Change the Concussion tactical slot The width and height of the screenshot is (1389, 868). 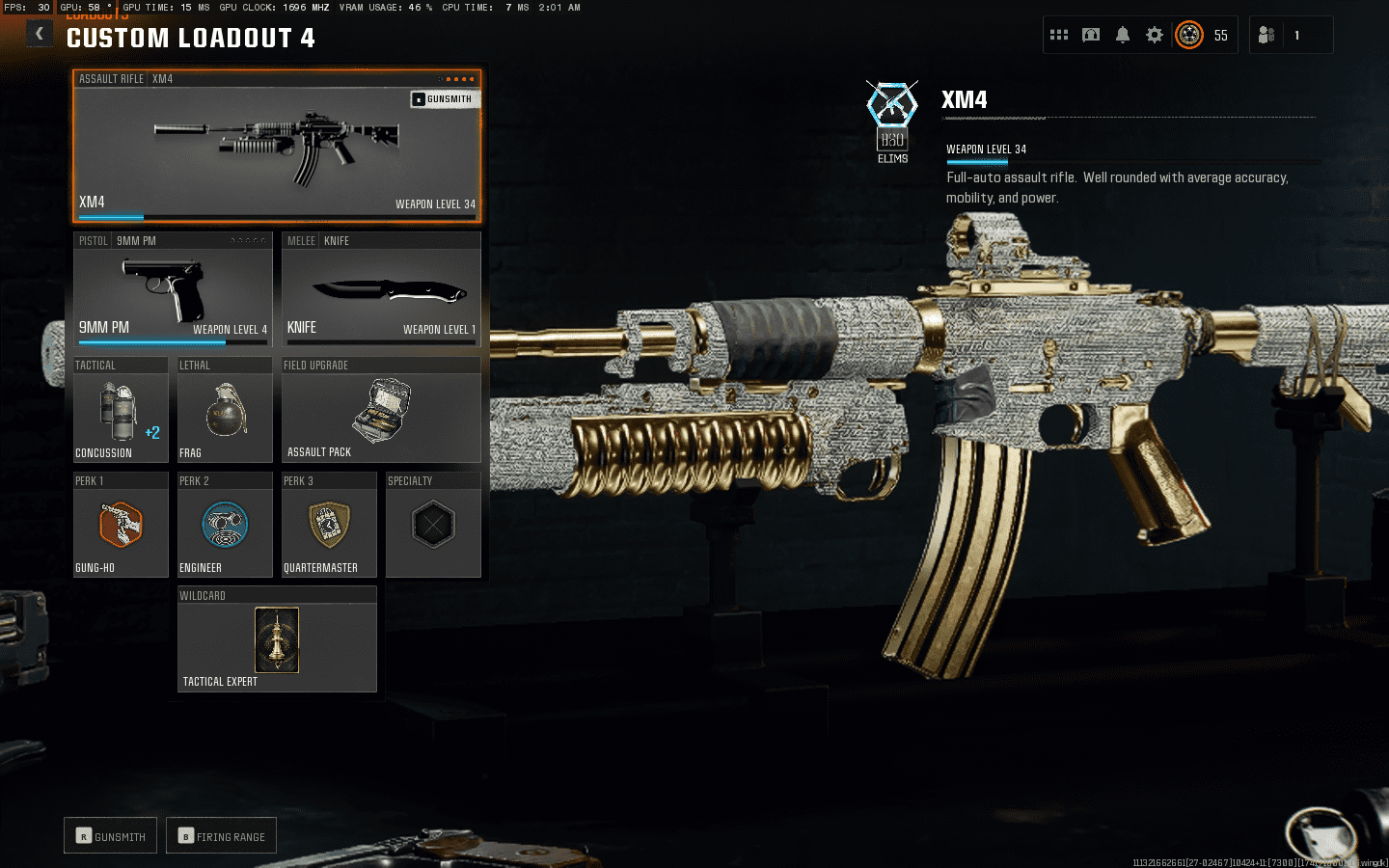tap(121, 411)
